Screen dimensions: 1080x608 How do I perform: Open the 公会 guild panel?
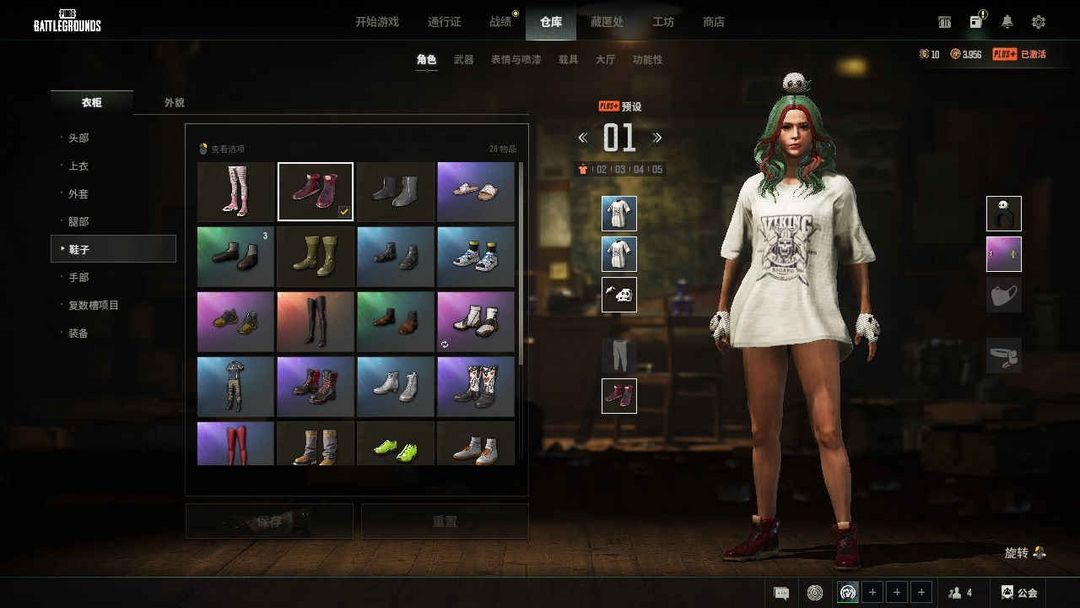1019,593
